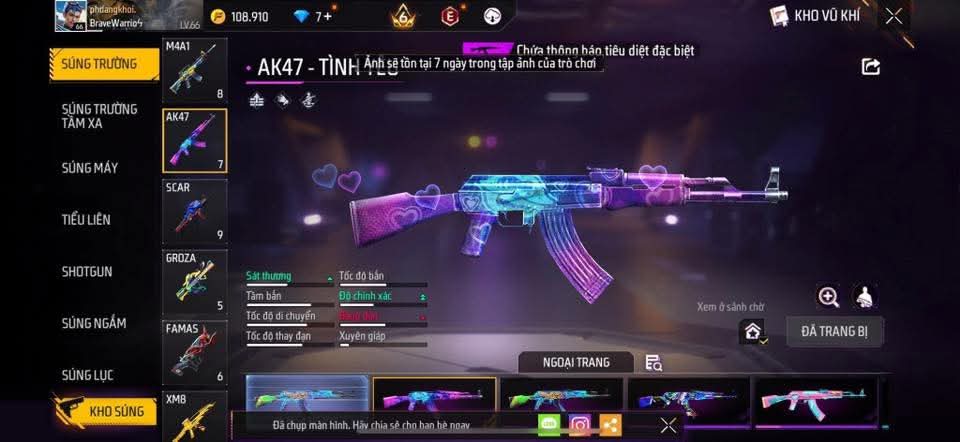The image size is (960, 442).
Task: Toggle the lobby display house icon
Action: tap(753, 331)
